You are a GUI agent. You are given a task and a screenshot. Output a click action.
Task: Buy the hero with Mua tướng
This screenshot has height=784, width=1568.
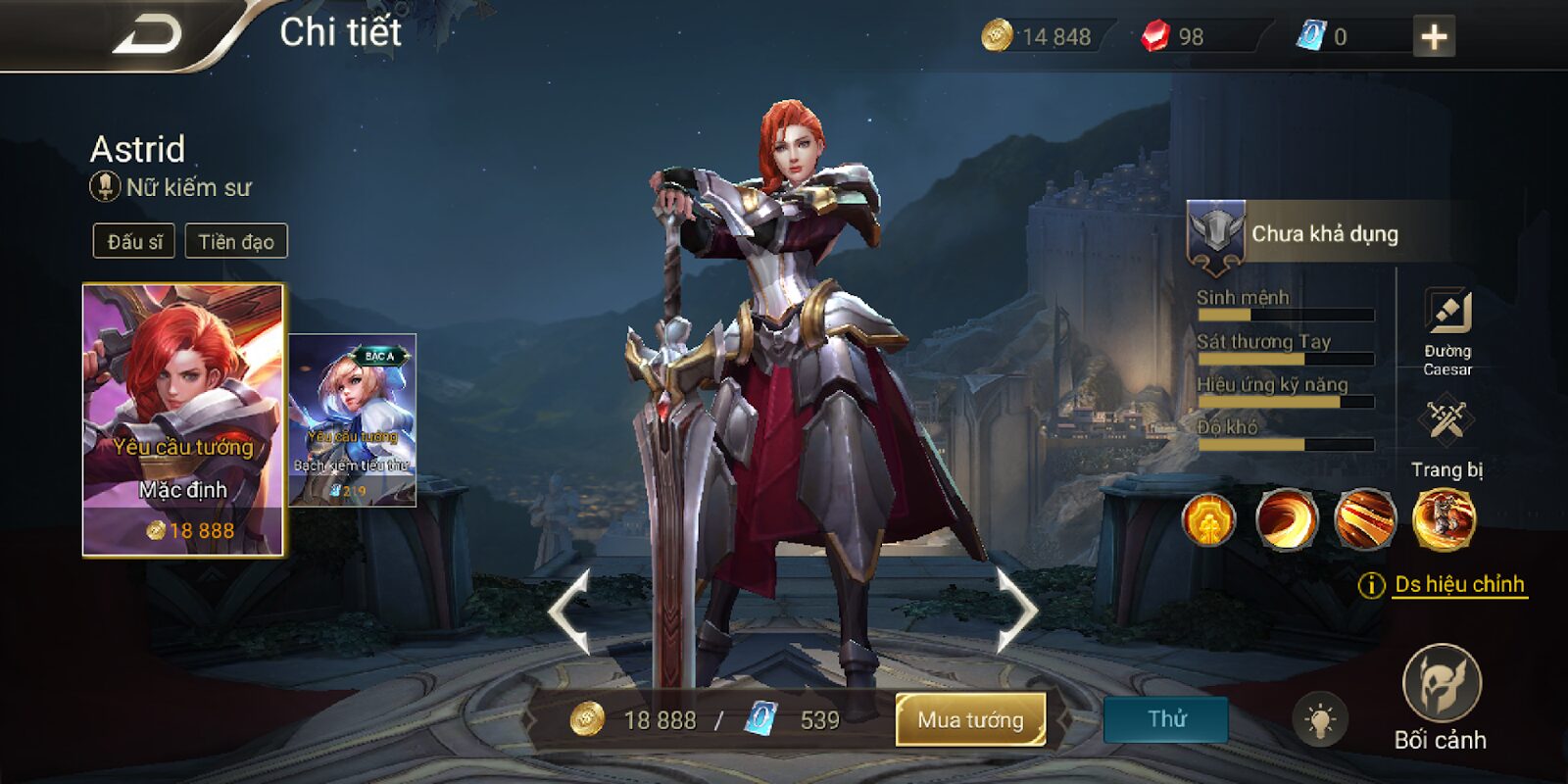tap(970, 720)
